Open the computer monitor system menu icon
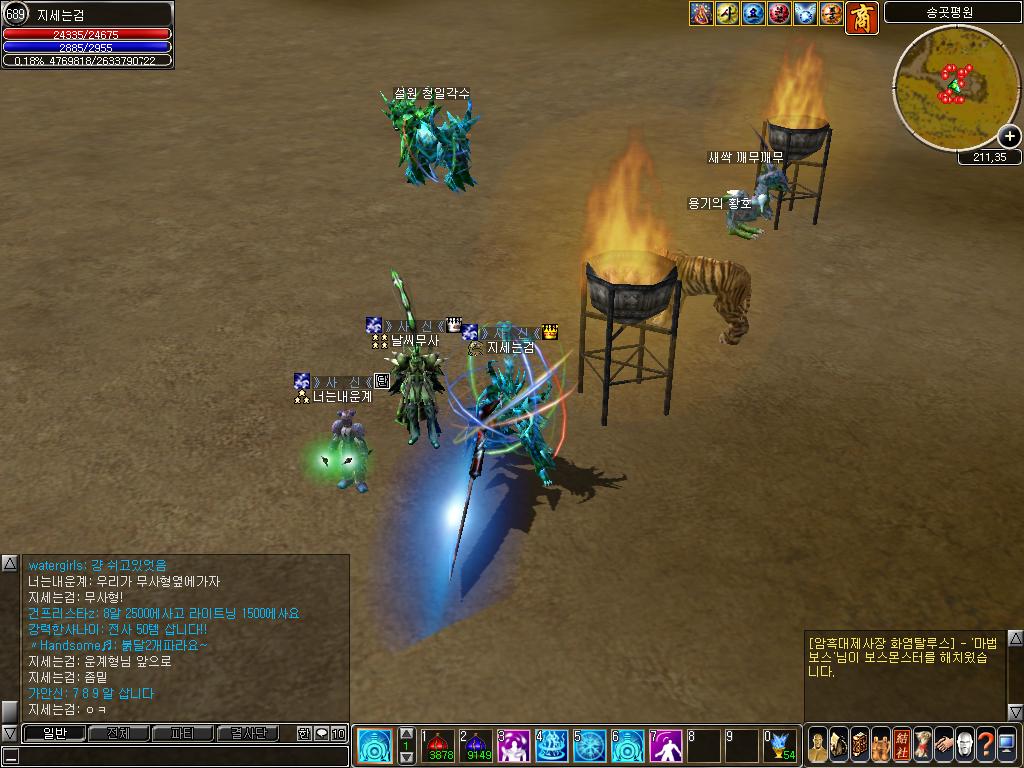Image resolution: width=1024 pixels, height=768 pixels. point(1006,744)
